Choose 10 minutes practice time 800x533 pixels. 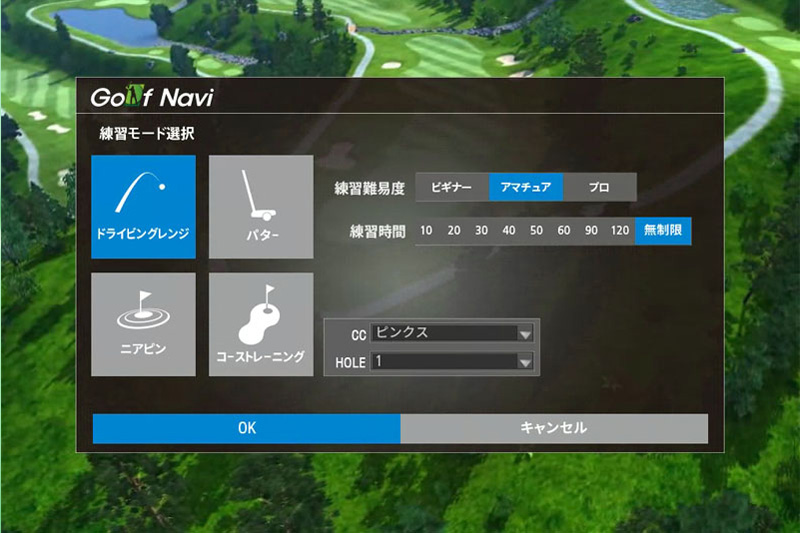point(427,231)
